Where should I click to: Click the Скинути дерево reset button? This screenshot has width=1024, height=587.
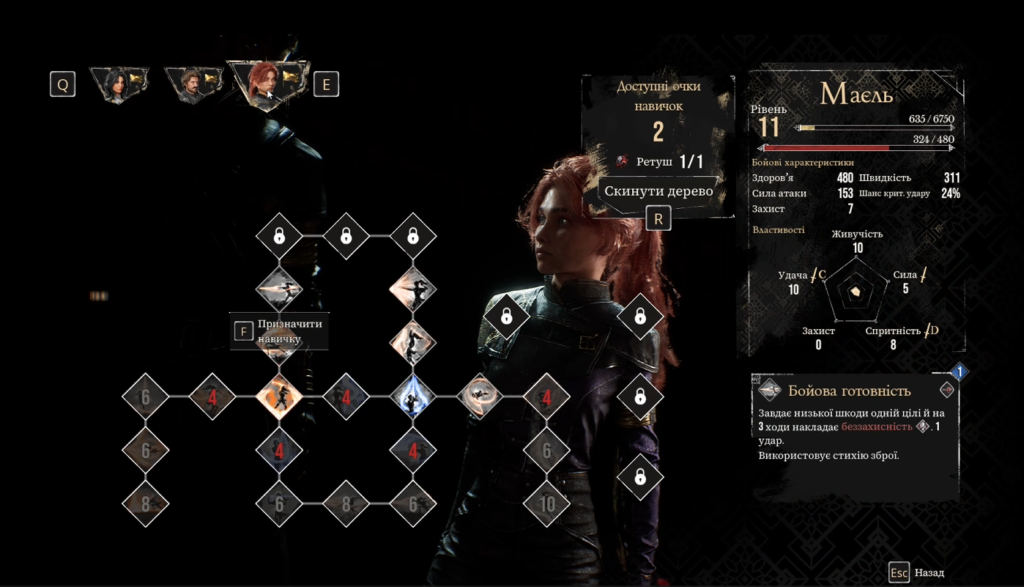pyautogui.click(x=658, y=191)
